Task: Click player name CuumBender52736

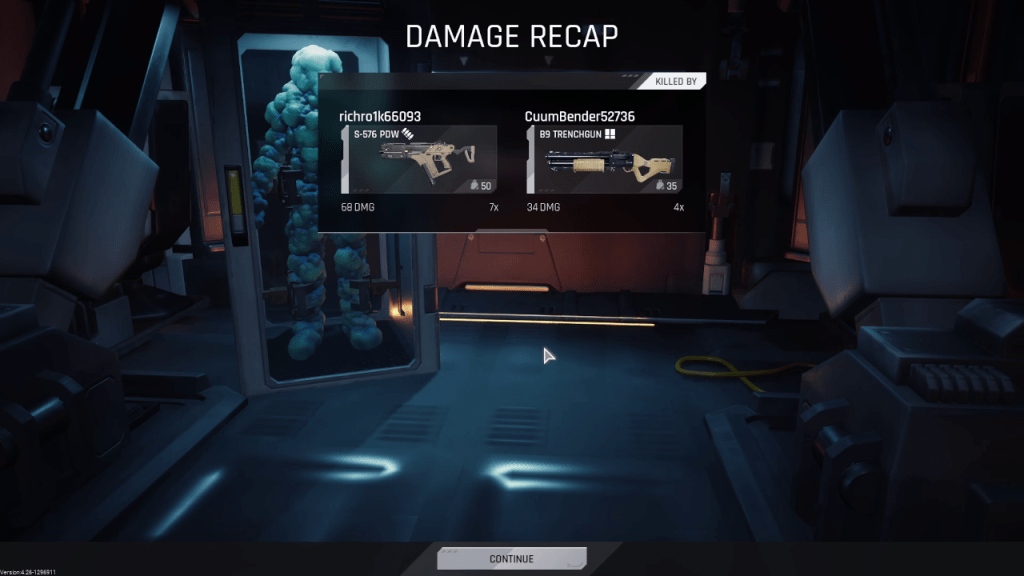Action: [580, 116]
